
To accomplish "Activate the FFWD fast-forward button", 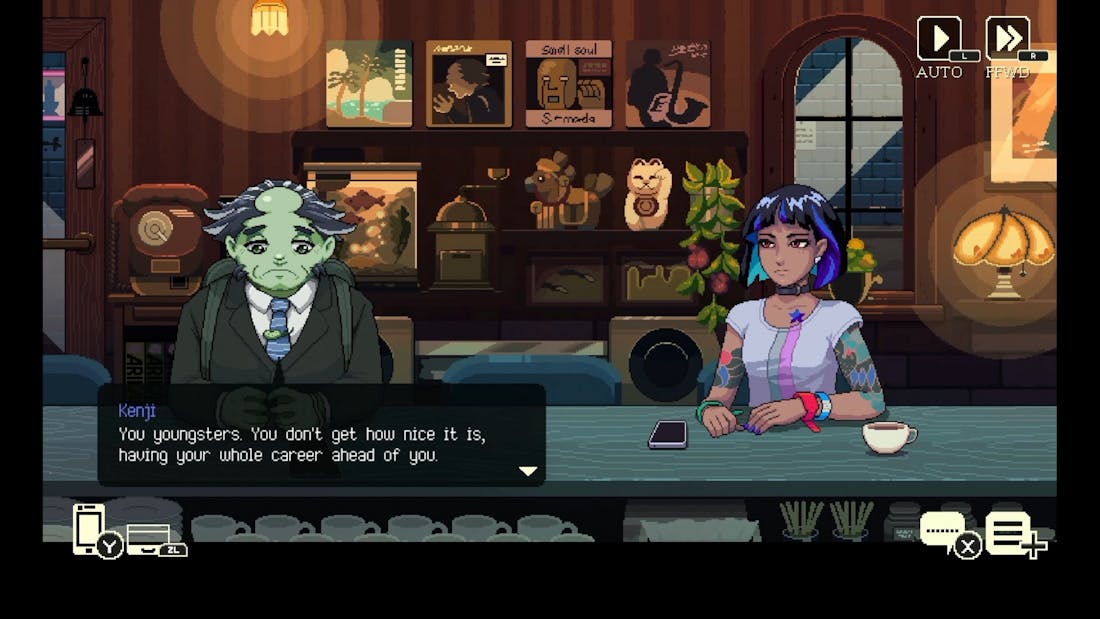I will pos(1007,39).
